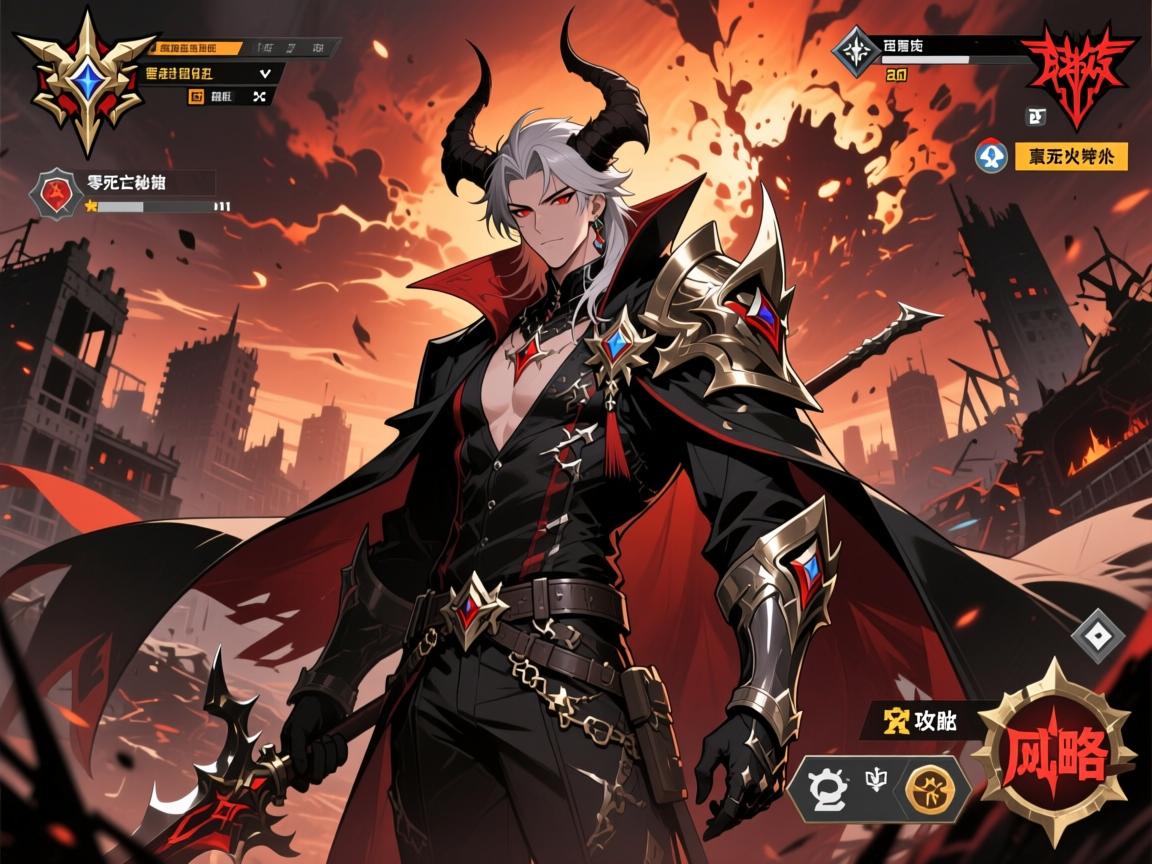Tap the small gray square icon below the red emblem
Image resolution: width=1152 pixels, height=864 pixels.
1037,118
